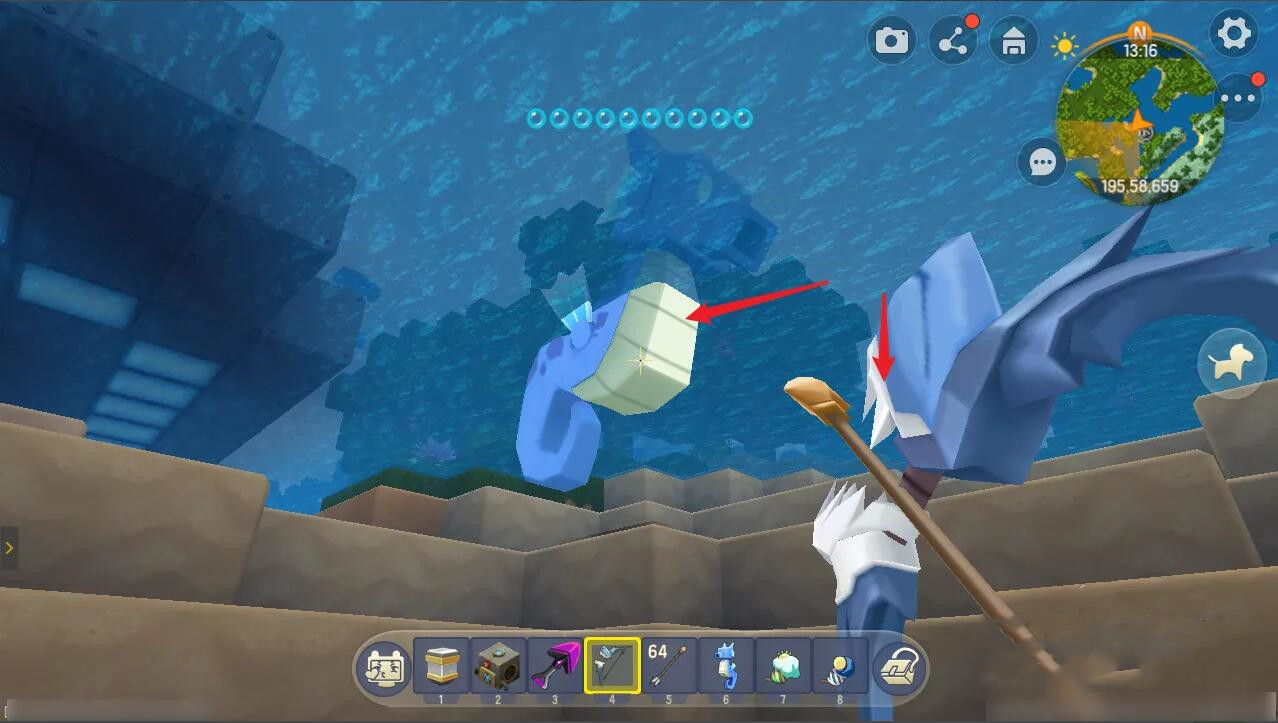Open the emote face button beside hotbar

coord(384,667)
